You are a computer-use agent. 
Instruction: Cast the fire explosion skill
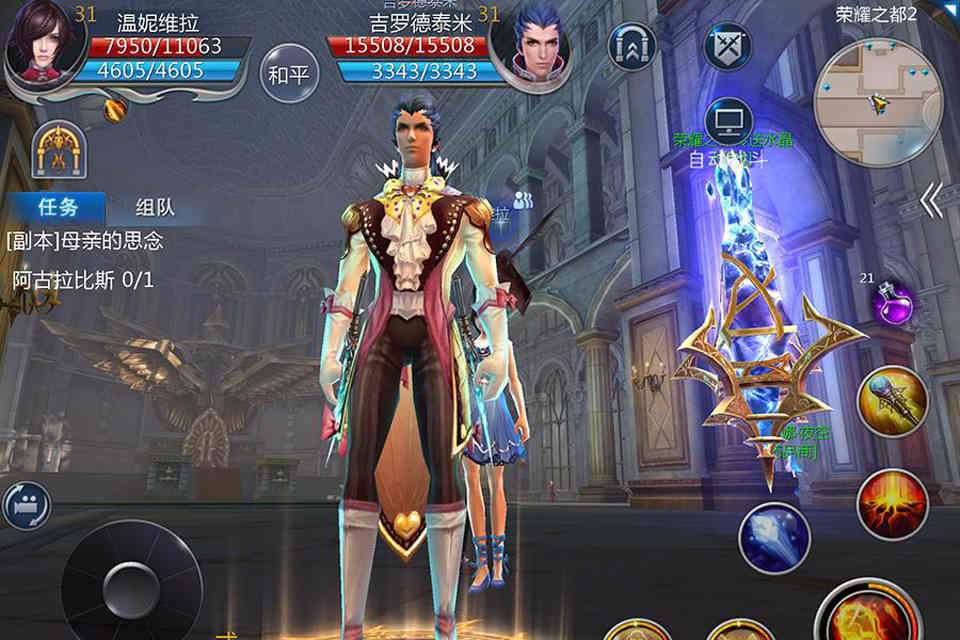tap(892, 503)
